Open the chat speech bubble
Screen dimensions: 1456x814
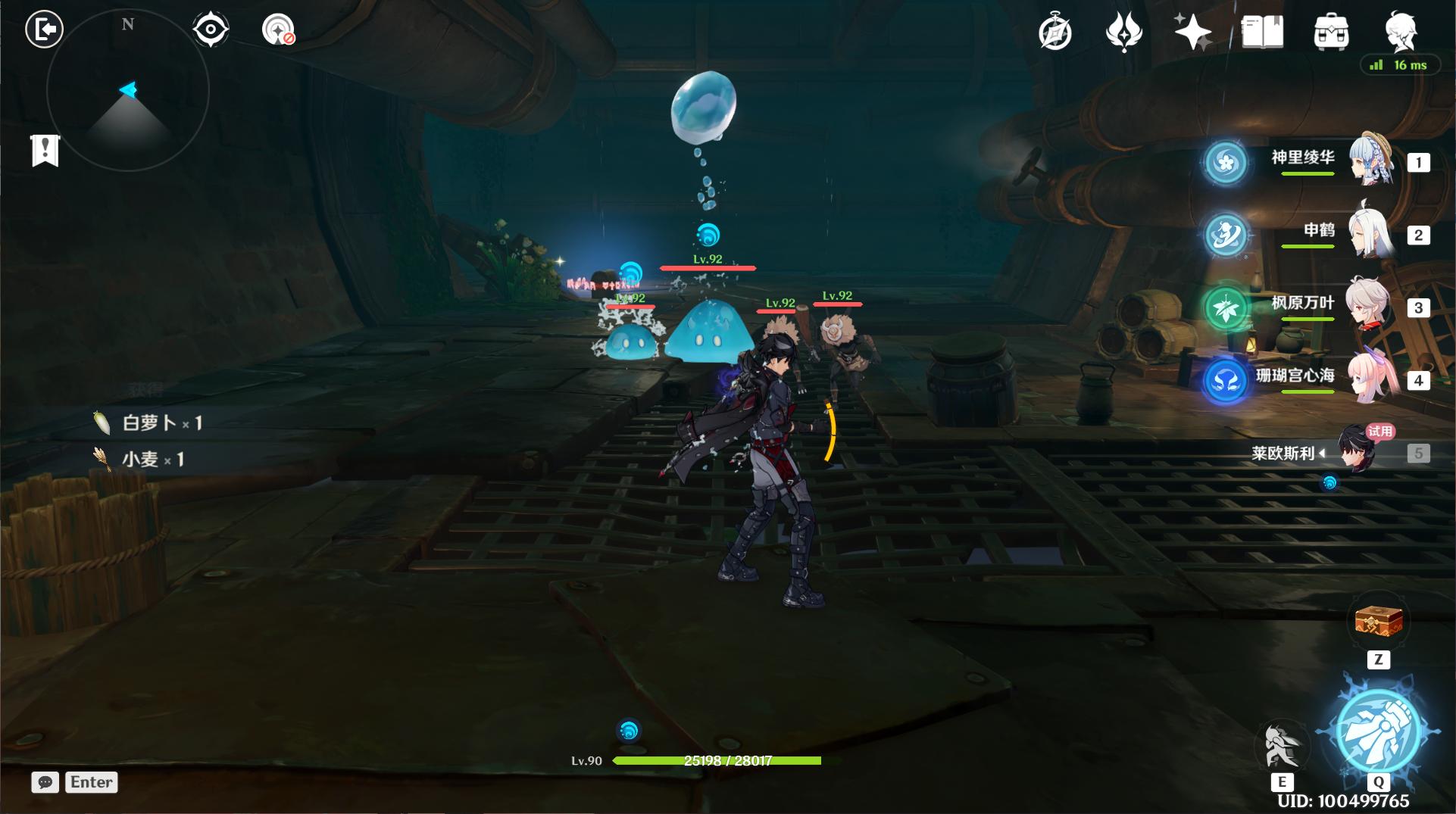click(x=45, y=782)
